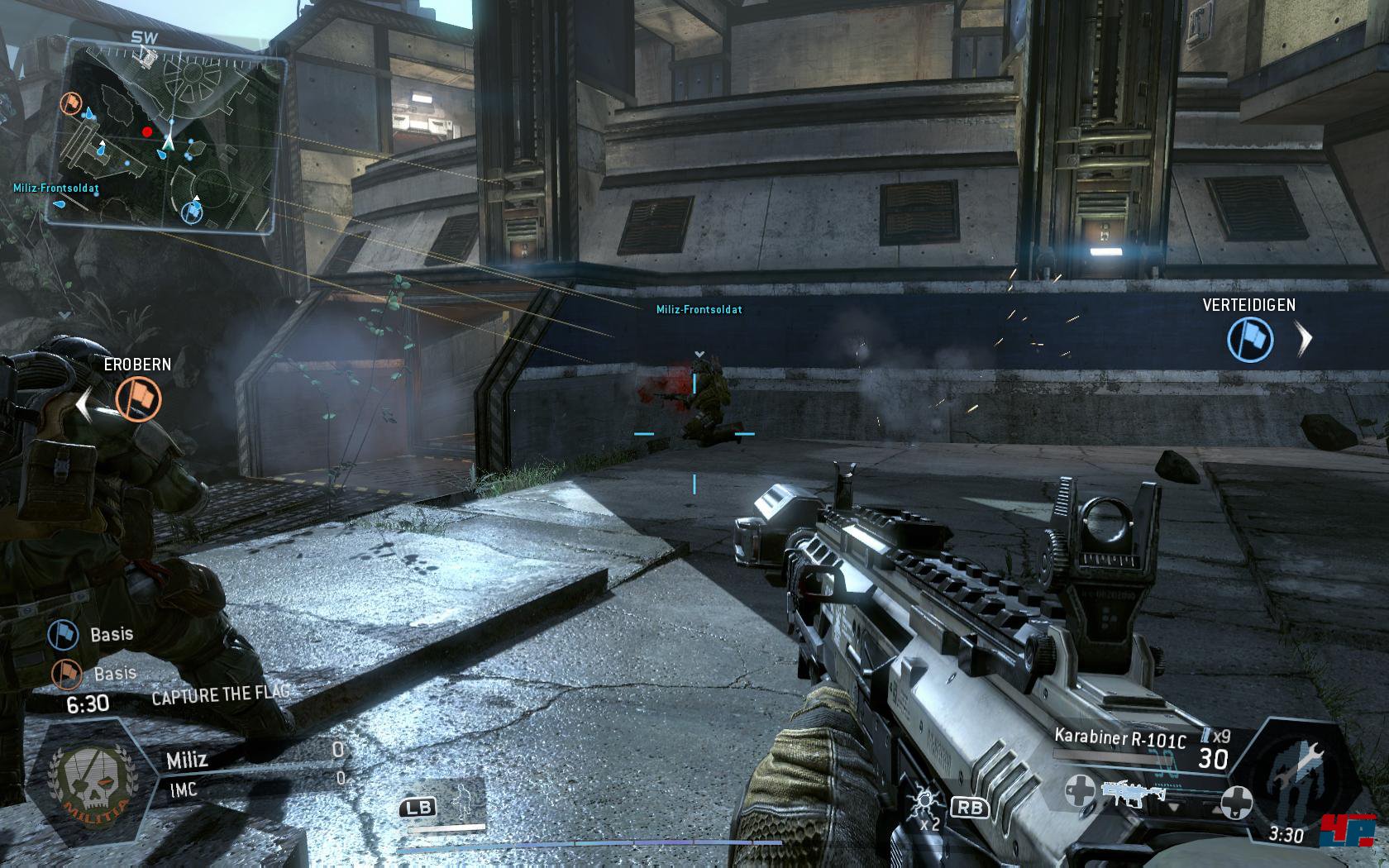Click the minimap in the corner
Viewport: 1389px width, 868px height.
[x=165, y=136]
